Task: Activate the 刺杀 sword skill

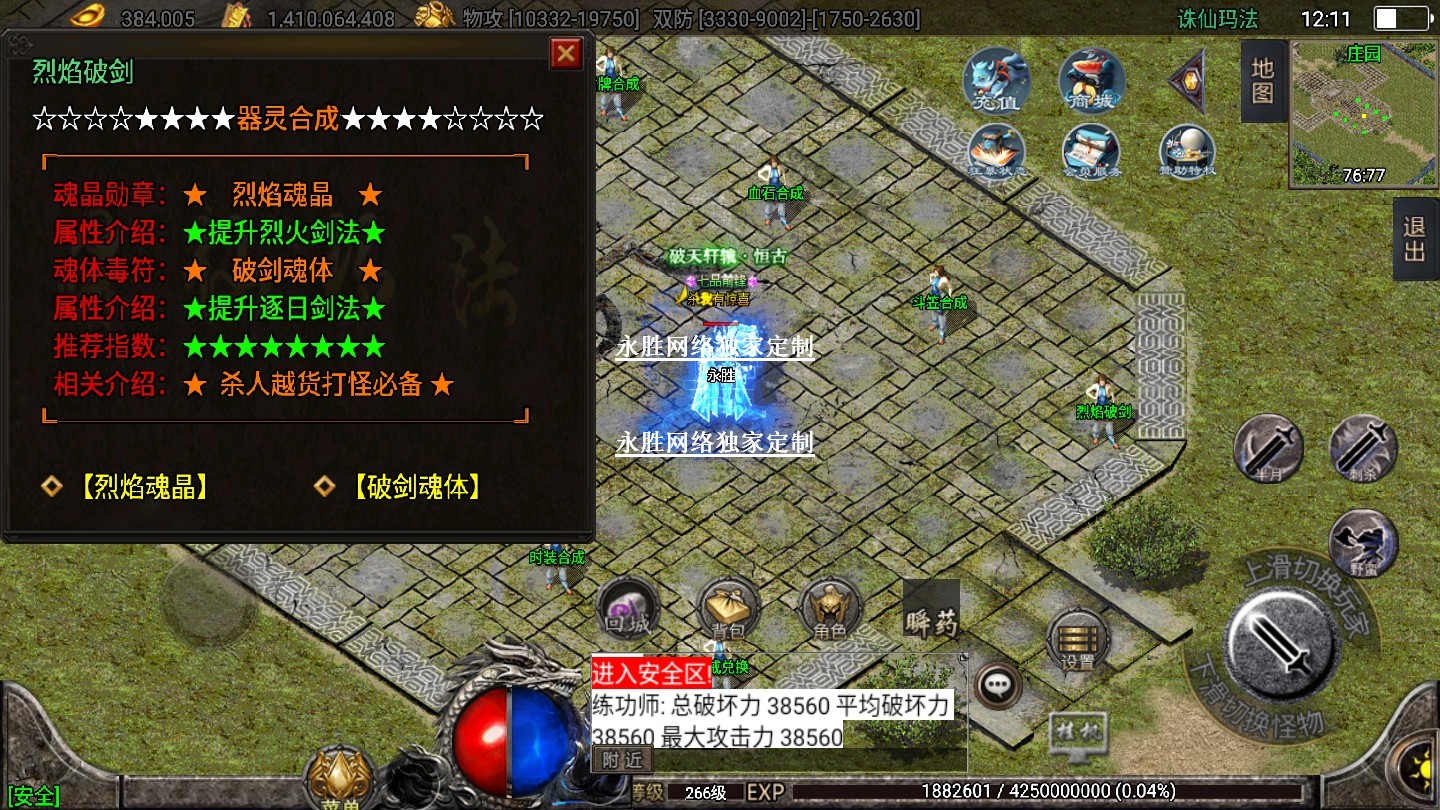Action: coord(1363,448)
